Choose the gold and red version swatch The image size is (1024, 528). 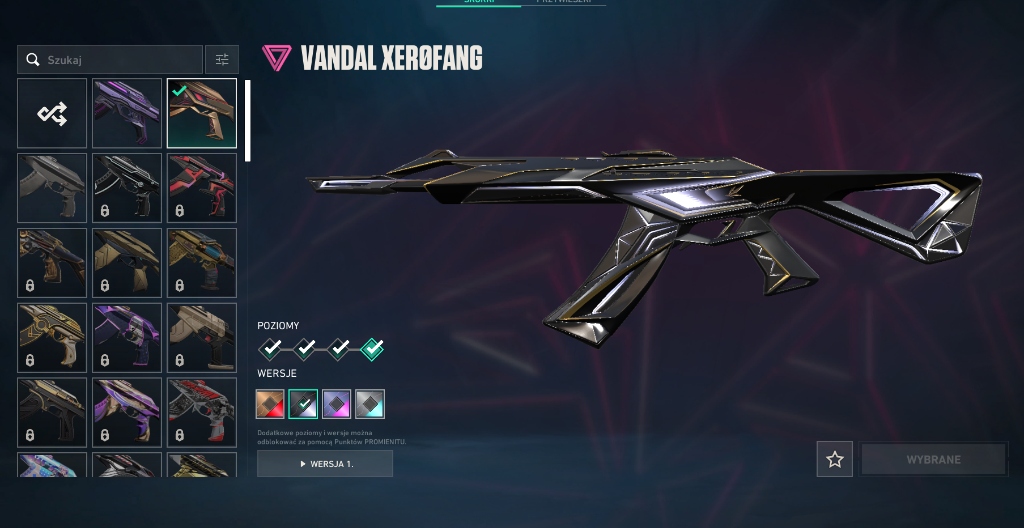pos(271,404)
